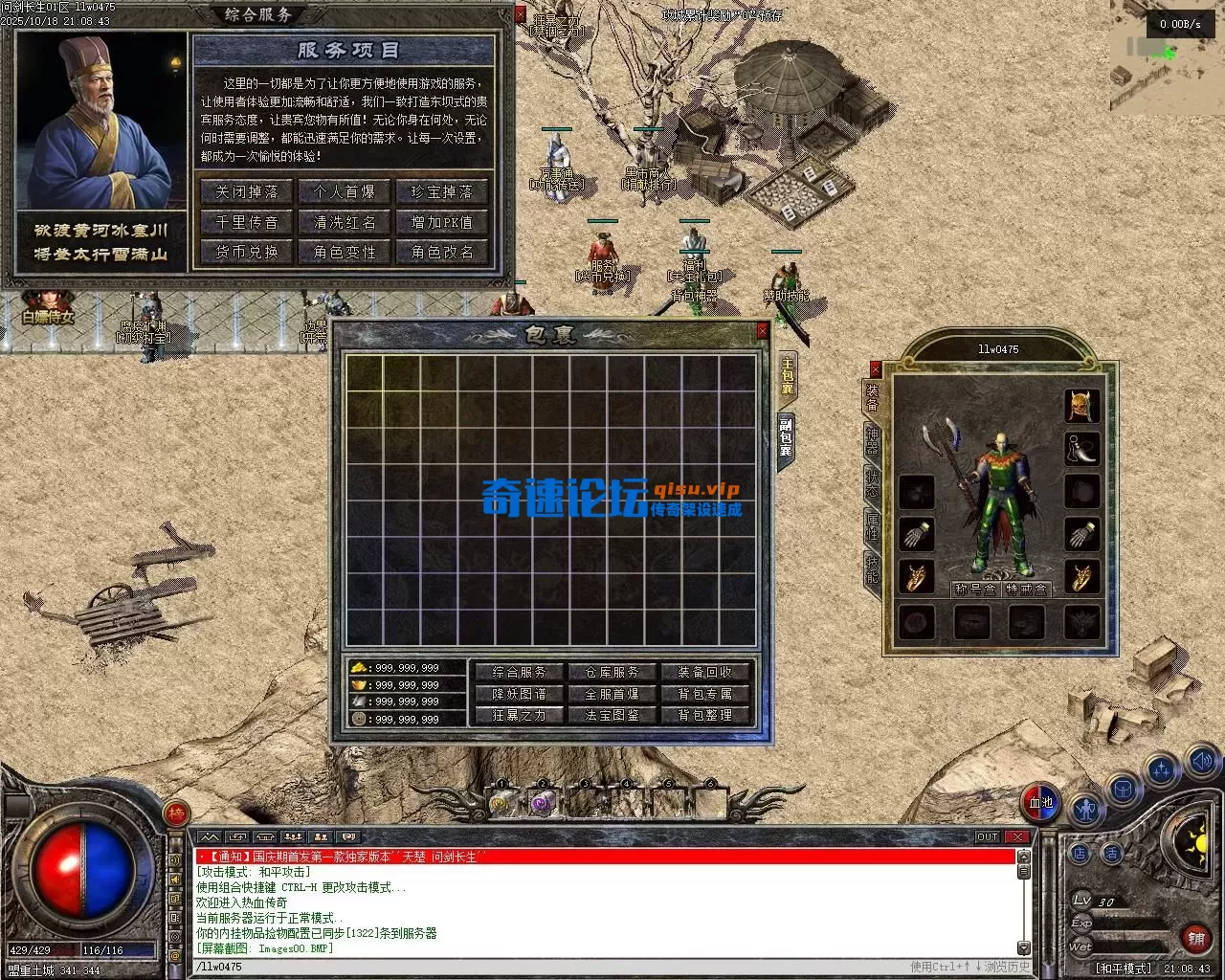Switch to the 副包裹 bag tab

point(786,438)
